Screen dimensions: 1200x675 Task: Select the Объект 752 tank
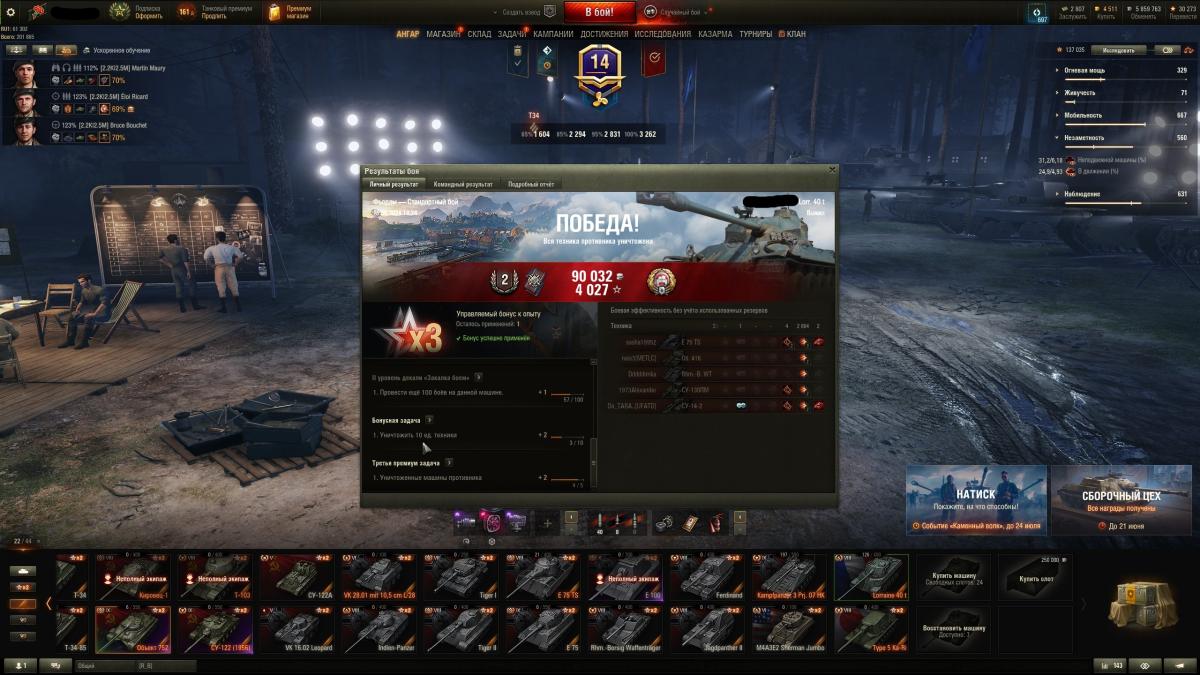pyautogui.click(x=130, y=629)
